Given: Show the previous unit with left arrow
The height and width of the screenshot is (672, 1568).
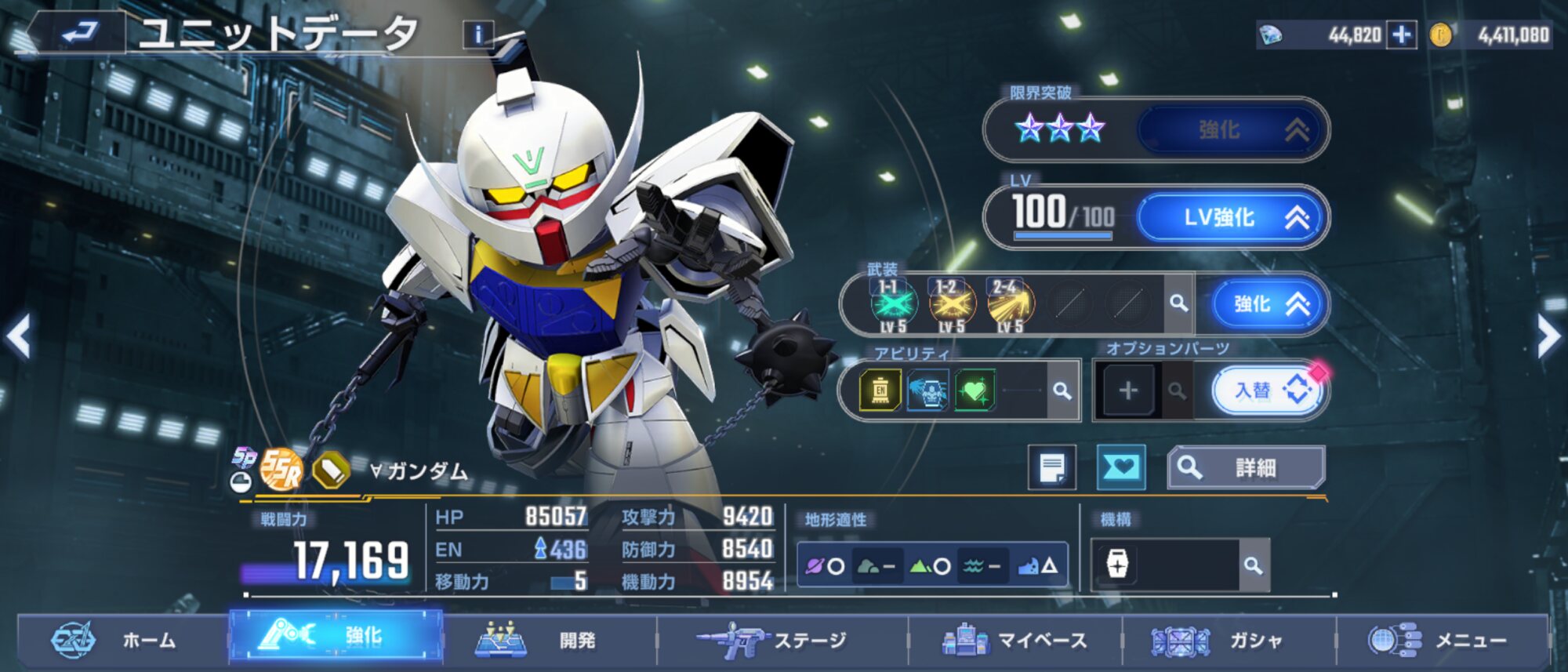Looking at the screenshot, I should click(19, 336).
